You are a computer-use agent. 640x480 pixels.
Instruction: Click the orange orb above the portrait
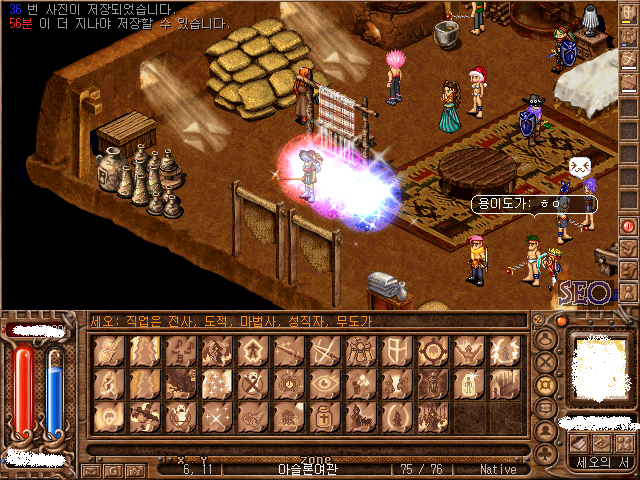pyautogui.click(x=561, y=322)
